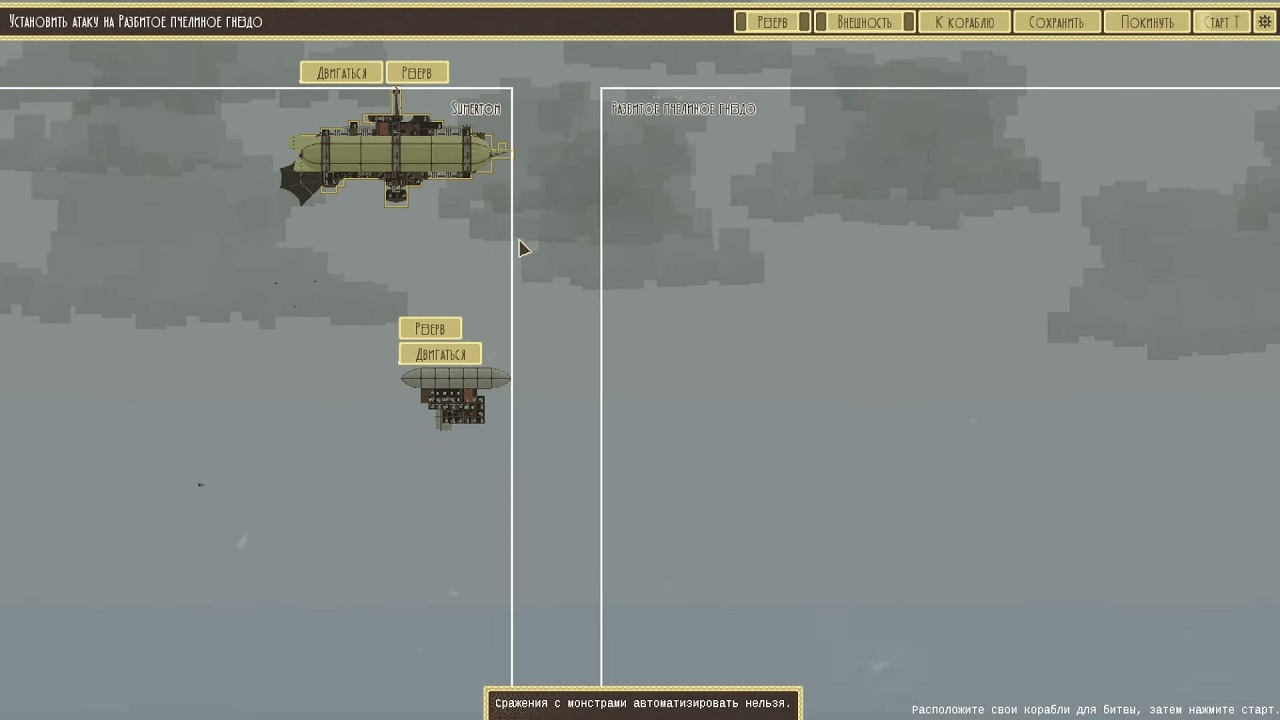Click the Разбитое пчелиное гнездо zone label
The image size is (1280, 720).
682,108
